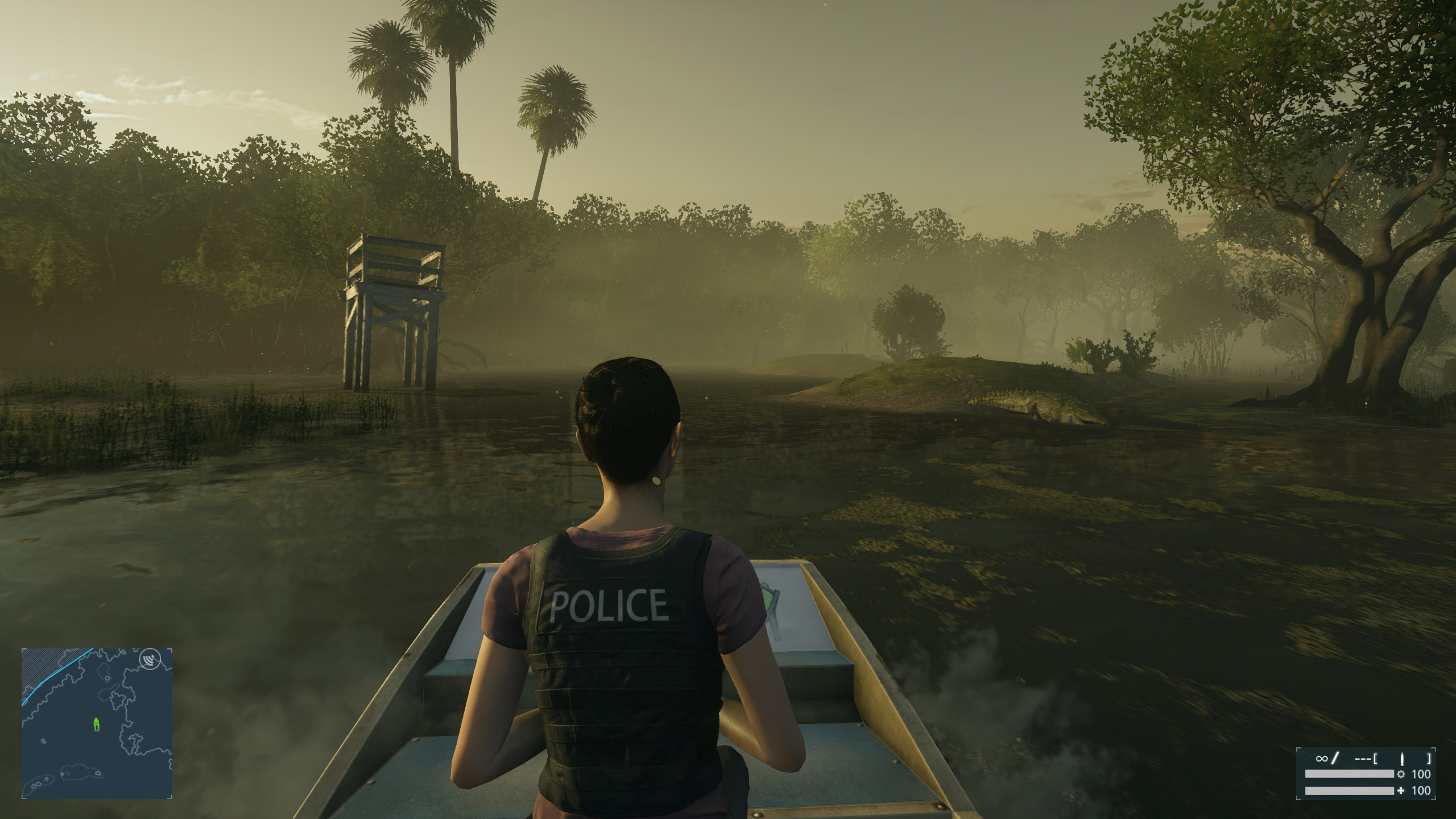Click the bullet fire-mode icon
1456x819 pixels.
pyautogui.click(x=1402, y=758)
